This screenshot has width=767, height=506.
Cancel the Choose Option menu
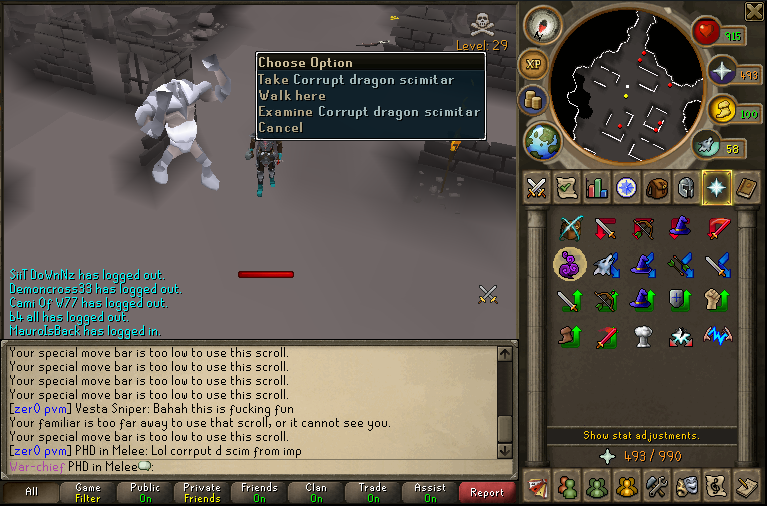[x=280, y=128]
